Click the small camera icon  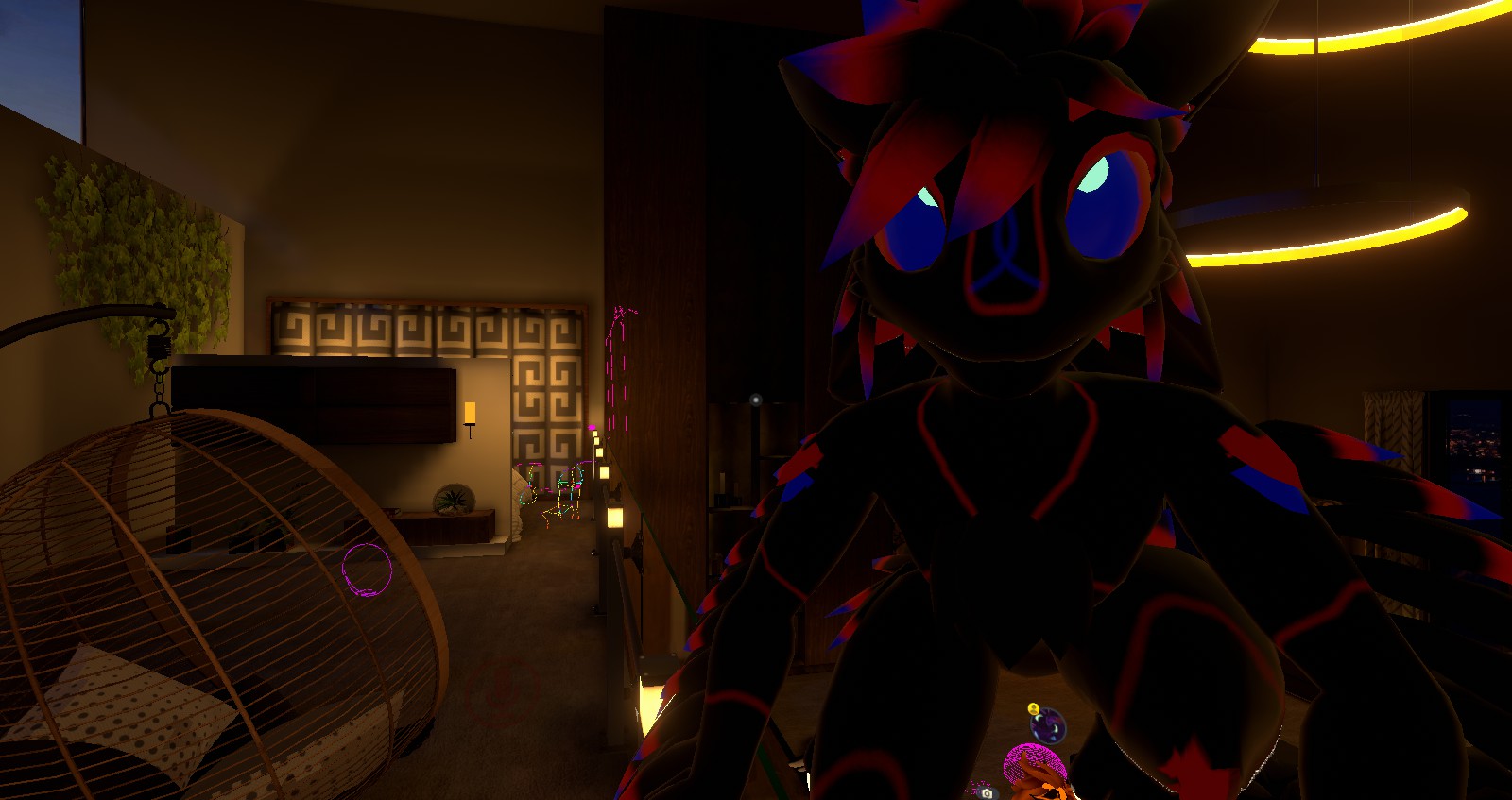click(x=987, y=793)
